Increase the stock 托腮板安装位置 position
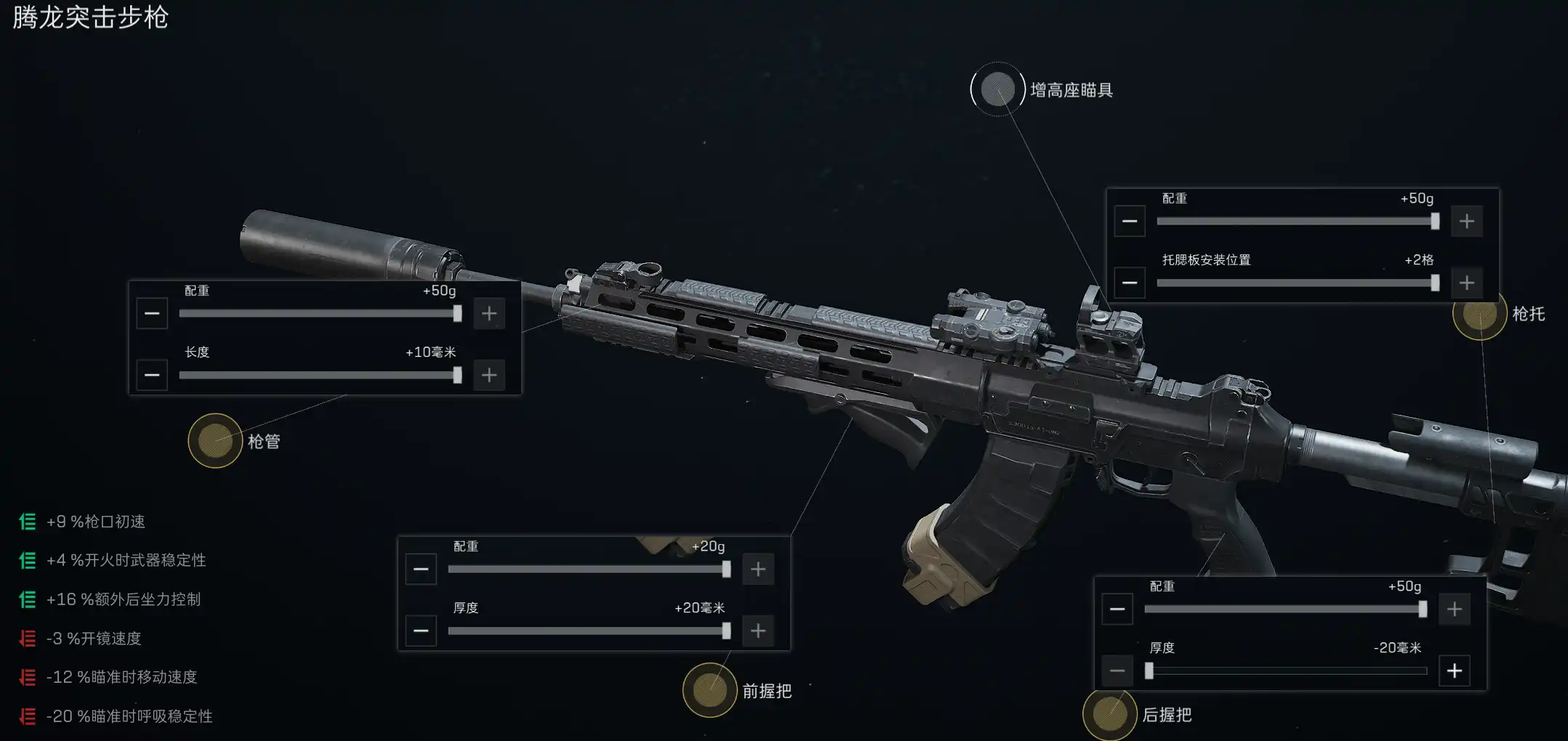Viewport: 1568px width, 741px height. (1467, 283)
